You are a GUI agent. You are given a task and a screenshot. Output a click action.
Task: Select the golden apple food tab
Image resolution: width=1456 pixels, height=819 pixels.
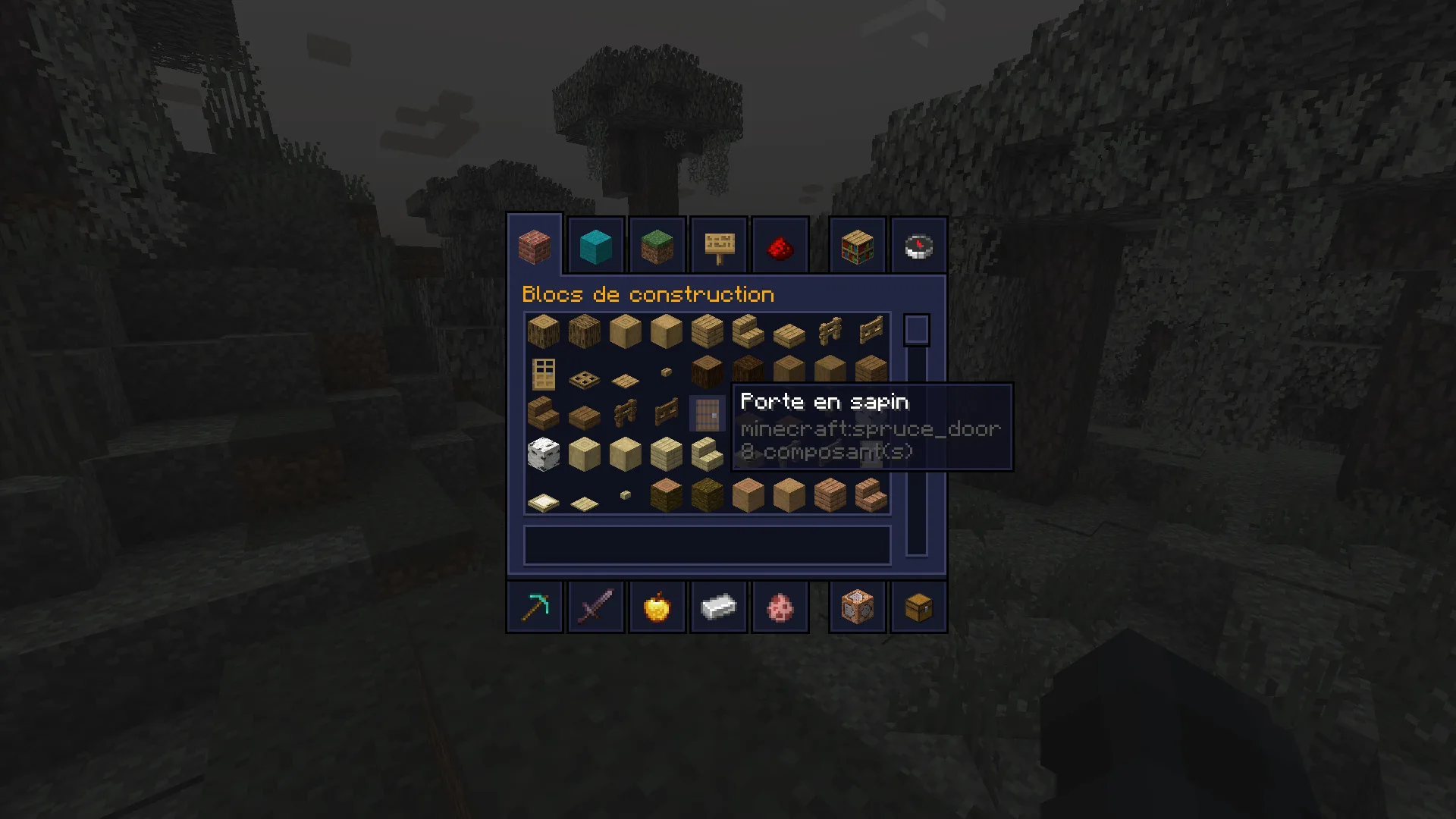tap(657, 607)
